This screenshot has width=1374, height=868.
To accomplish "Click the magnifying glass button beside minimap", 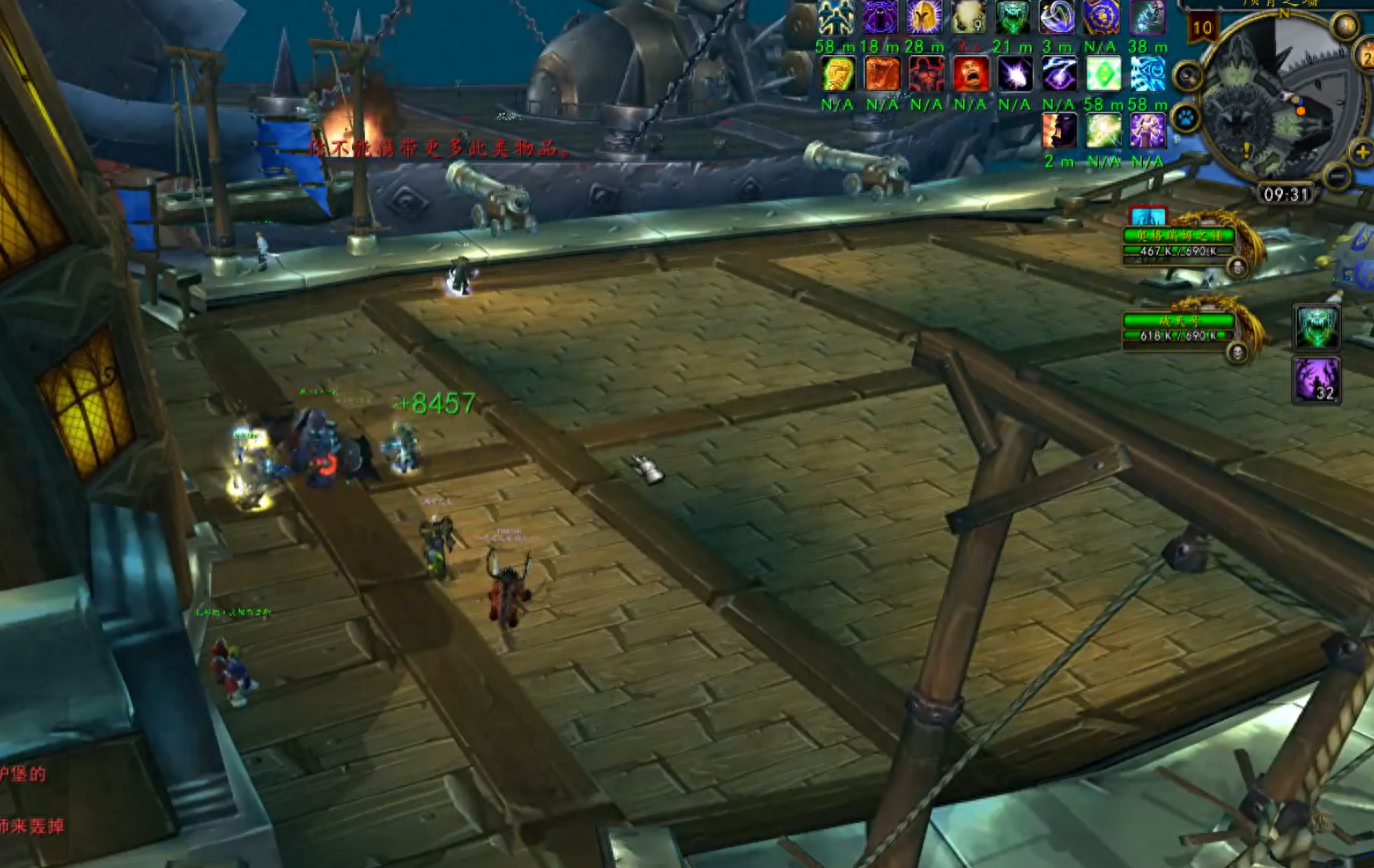I will pyautogui.click(x=1187, y=75).
